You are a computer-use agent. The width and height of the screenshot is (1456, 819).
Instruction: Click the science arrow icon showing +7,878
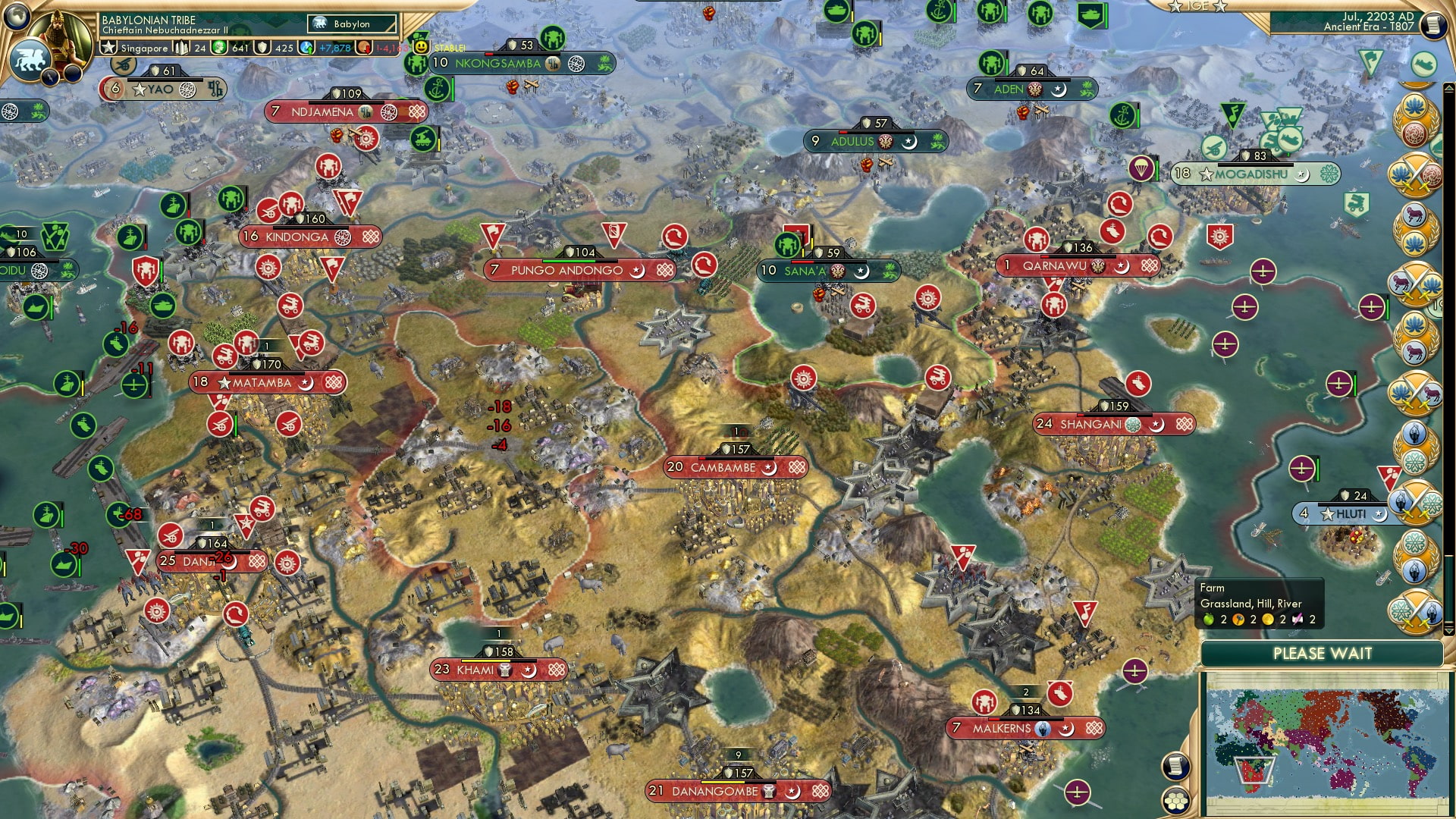306,48
